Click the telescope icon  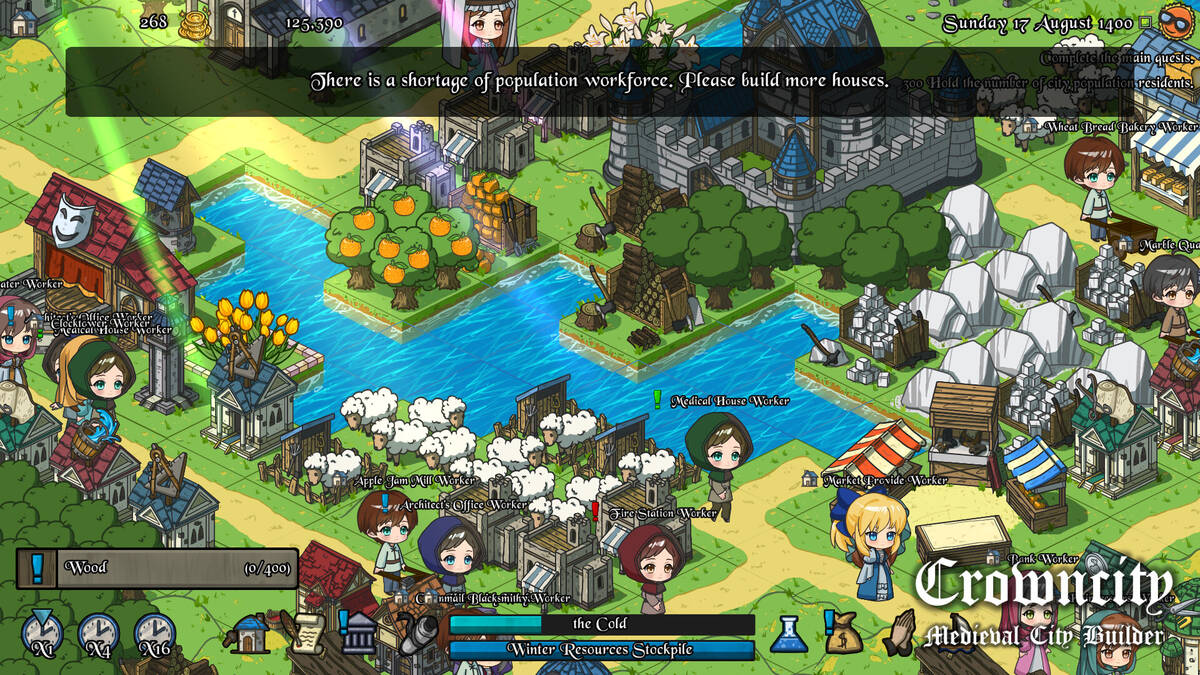coord(419,634)
